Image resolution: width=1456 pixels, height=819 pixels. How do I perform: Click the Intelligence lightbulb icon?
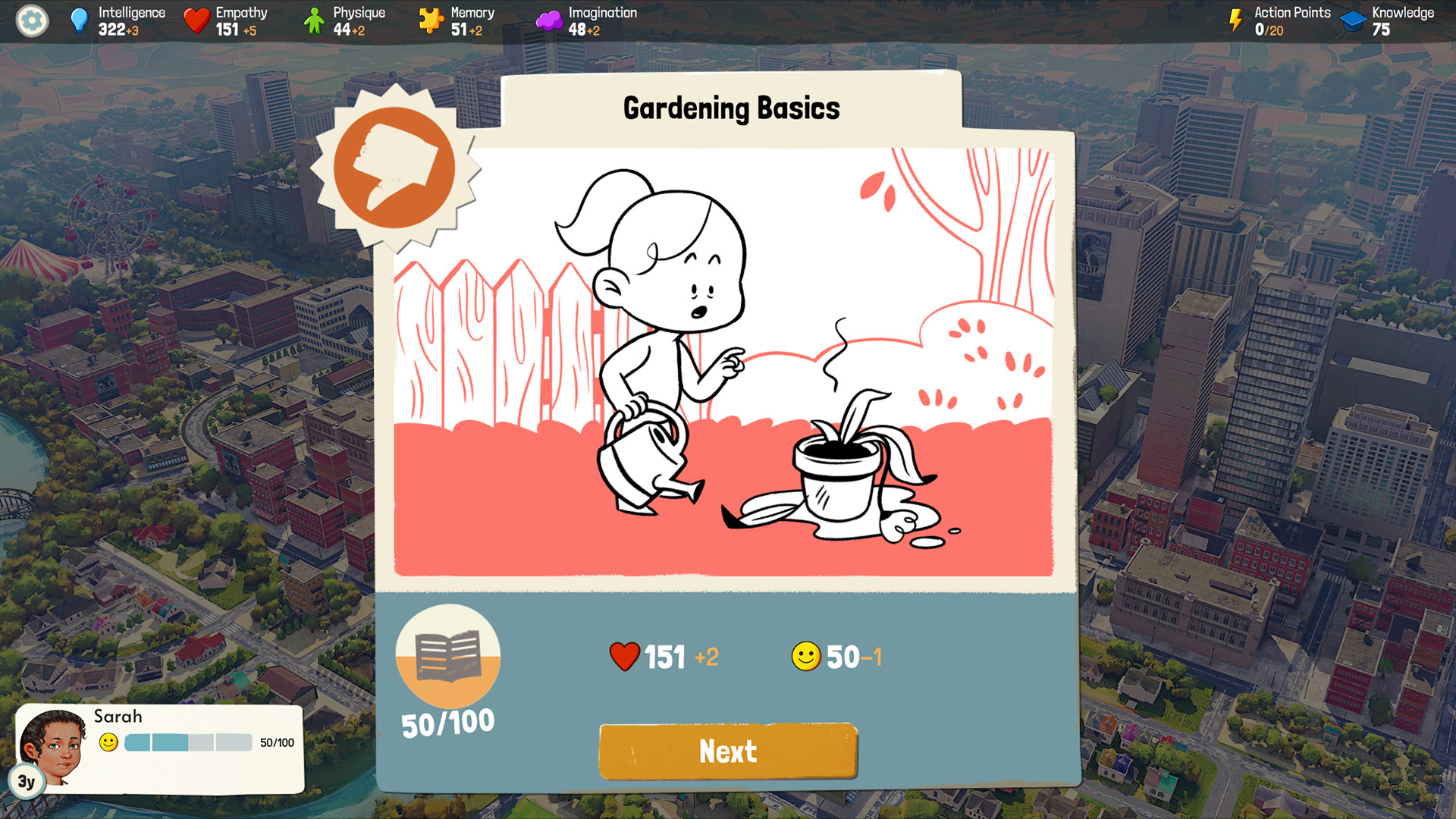(x=78, y=19)
